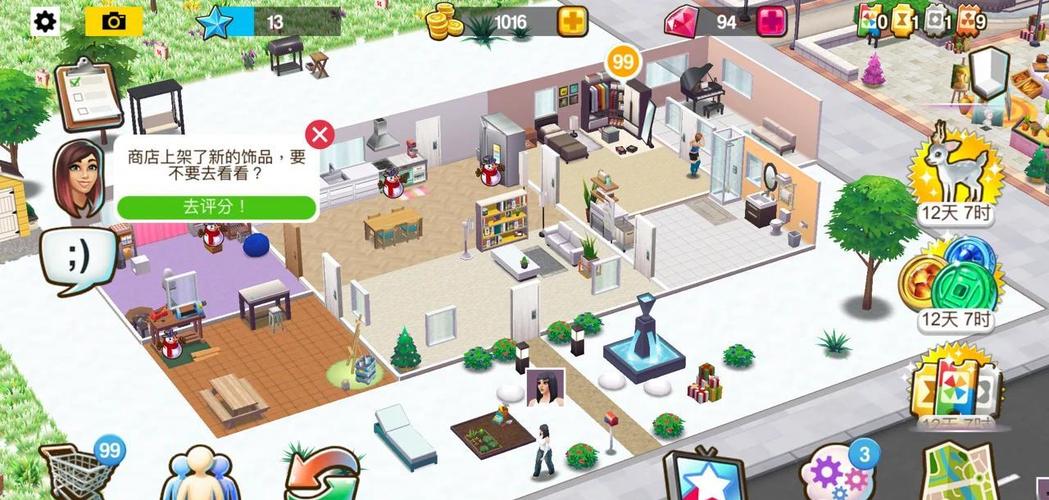Buy more gems with pink plus
Image resolution: width=1049 pixels, height=500 pixels.
point(770,22)
